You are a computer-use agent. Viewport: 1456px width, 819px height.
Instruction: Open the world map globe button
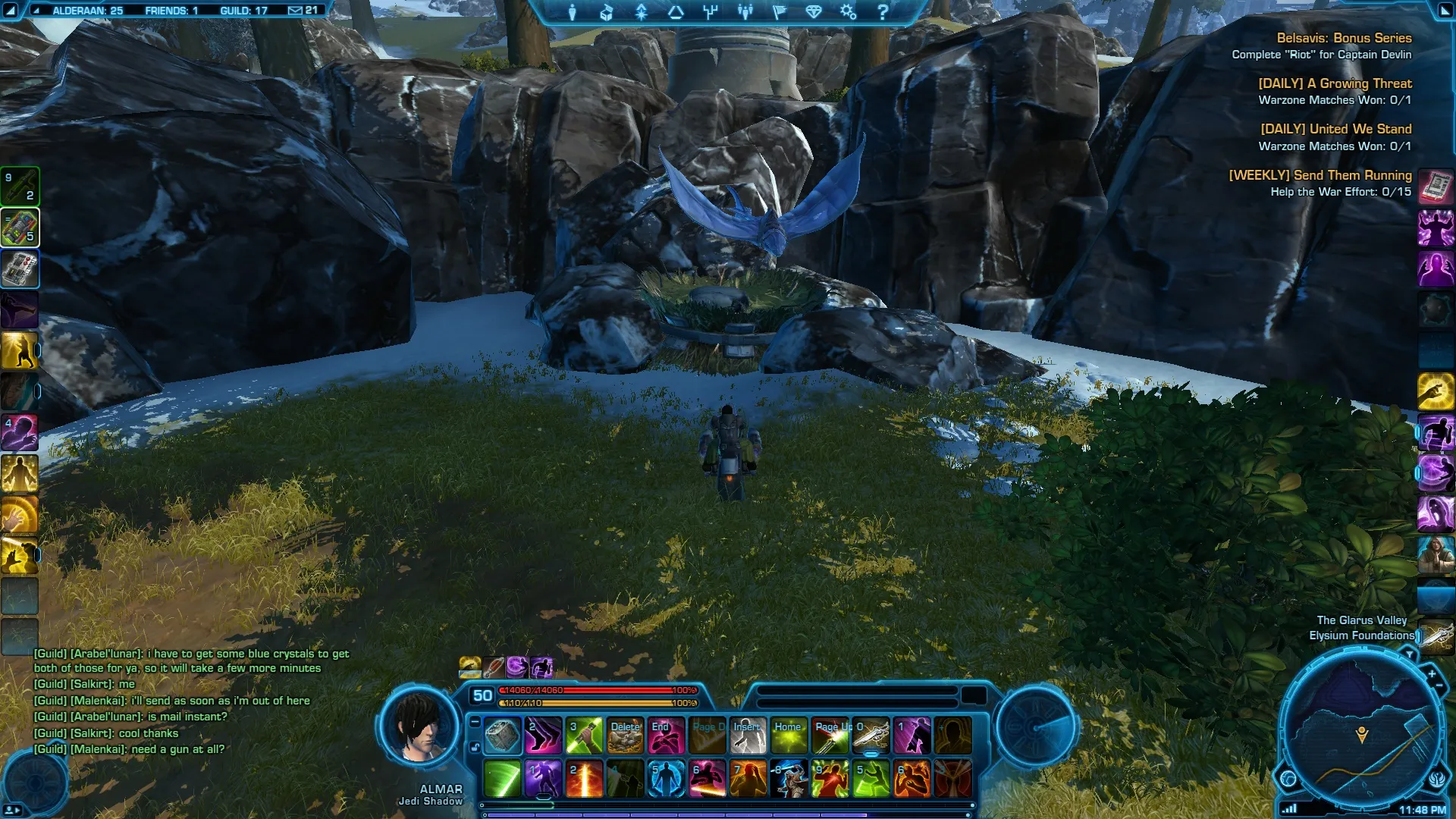point(1288,778)
